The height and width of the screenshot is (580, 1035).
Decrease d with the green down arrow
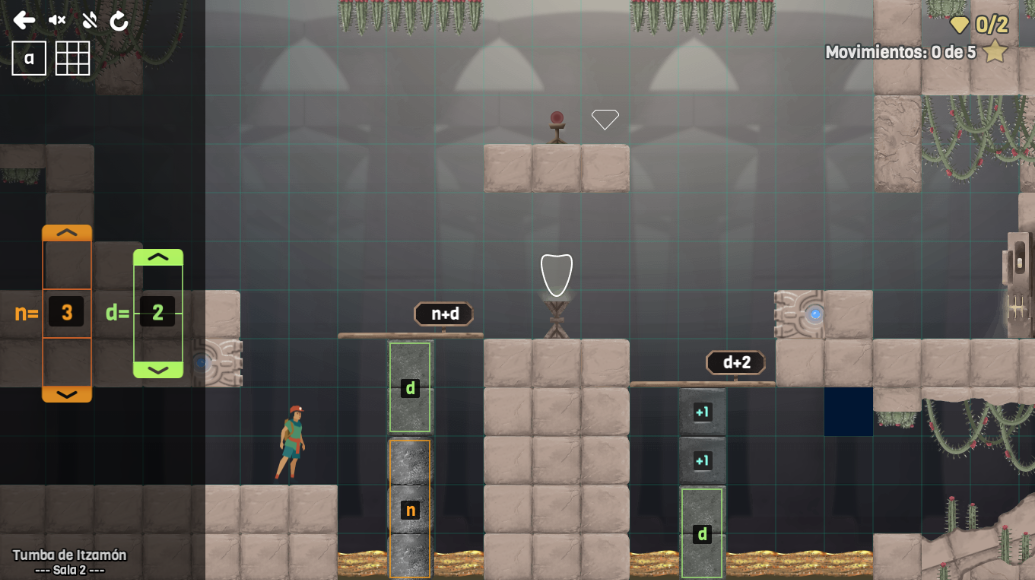(x=158, y=370)
